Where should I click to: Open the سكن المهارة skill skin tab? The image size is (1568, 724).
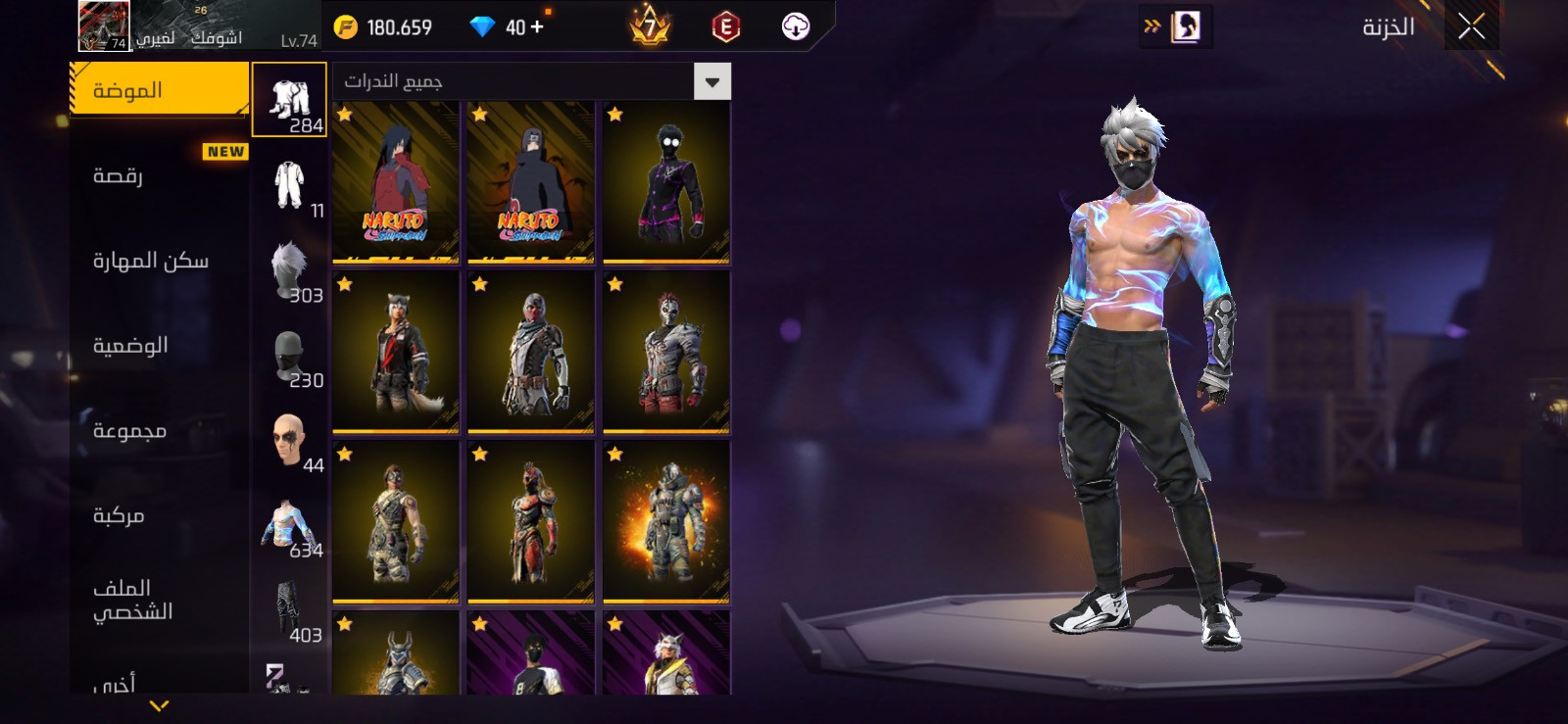point(150,261)
